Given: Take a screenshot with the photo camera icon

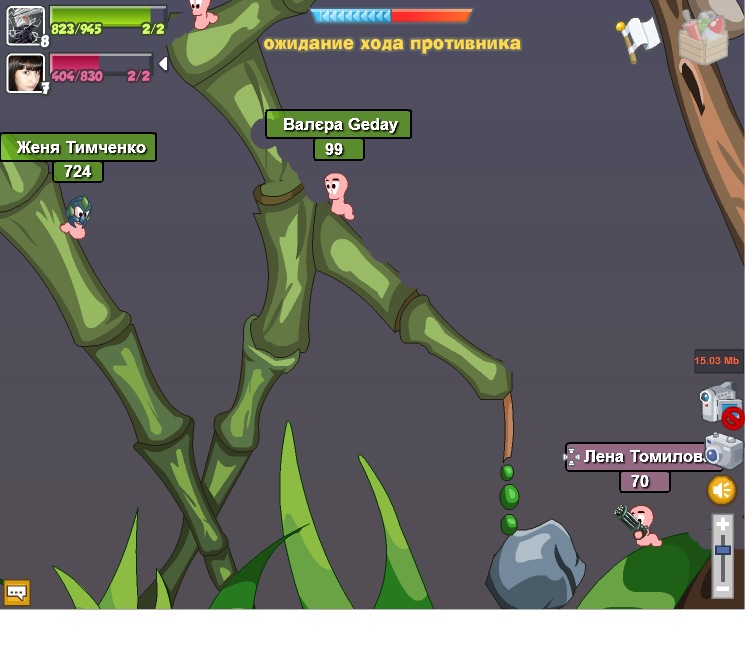Looking at the screenshot, I should [x=723, y=451].
